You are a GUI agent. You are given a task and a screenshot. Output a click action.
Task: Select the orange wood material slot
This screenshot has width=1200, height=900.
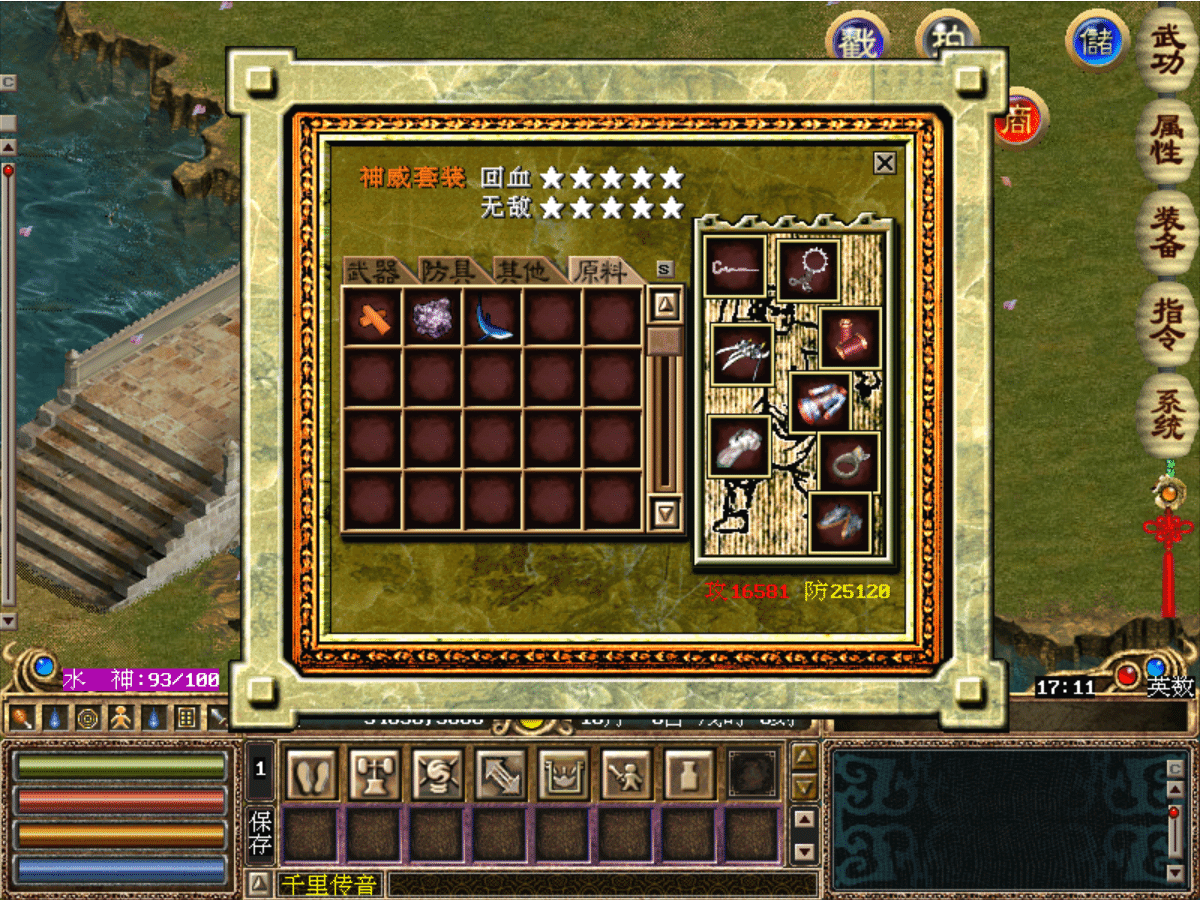[372, 318]
